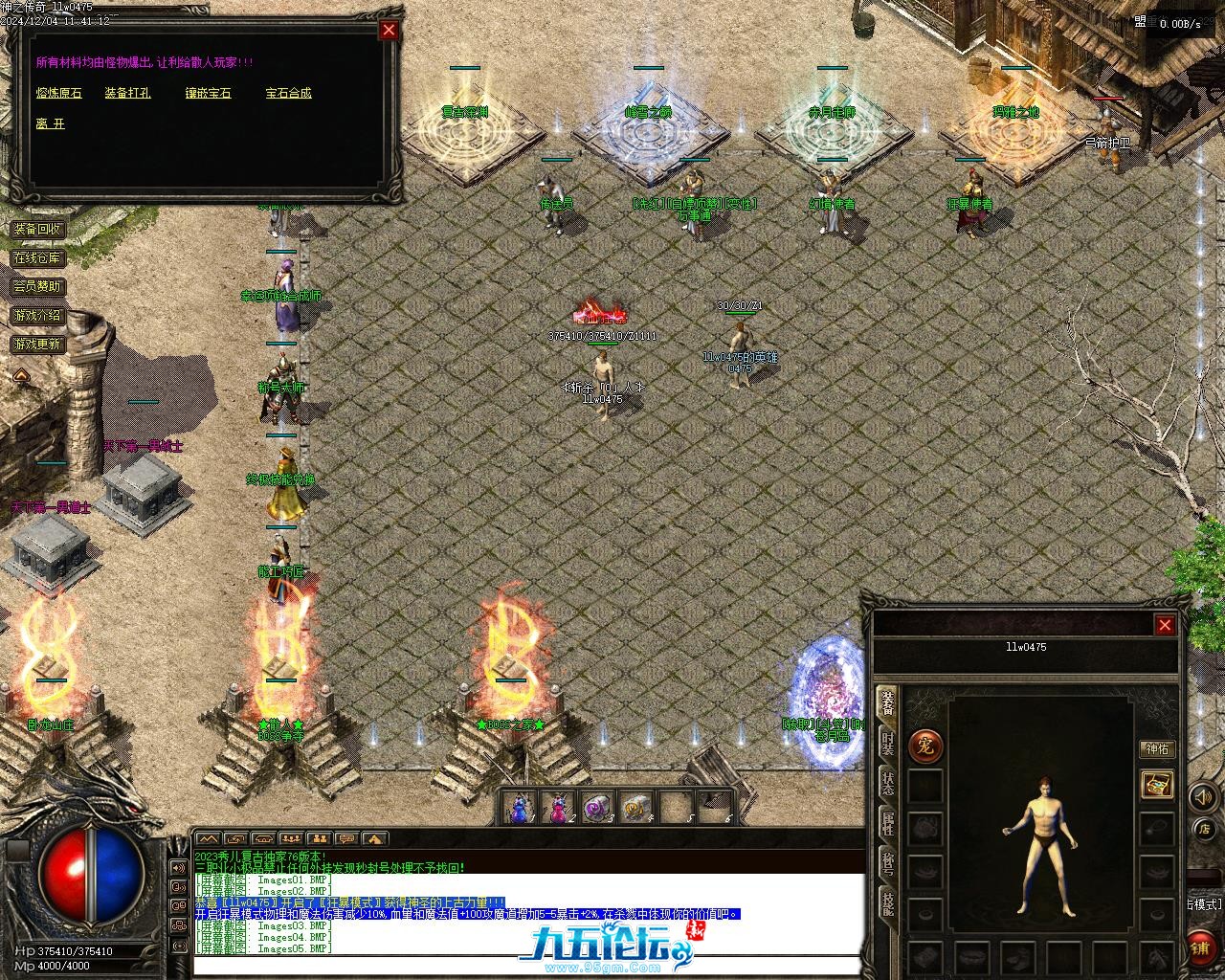Open the 在线仓库 online warehouse

(x=37, y=258)
